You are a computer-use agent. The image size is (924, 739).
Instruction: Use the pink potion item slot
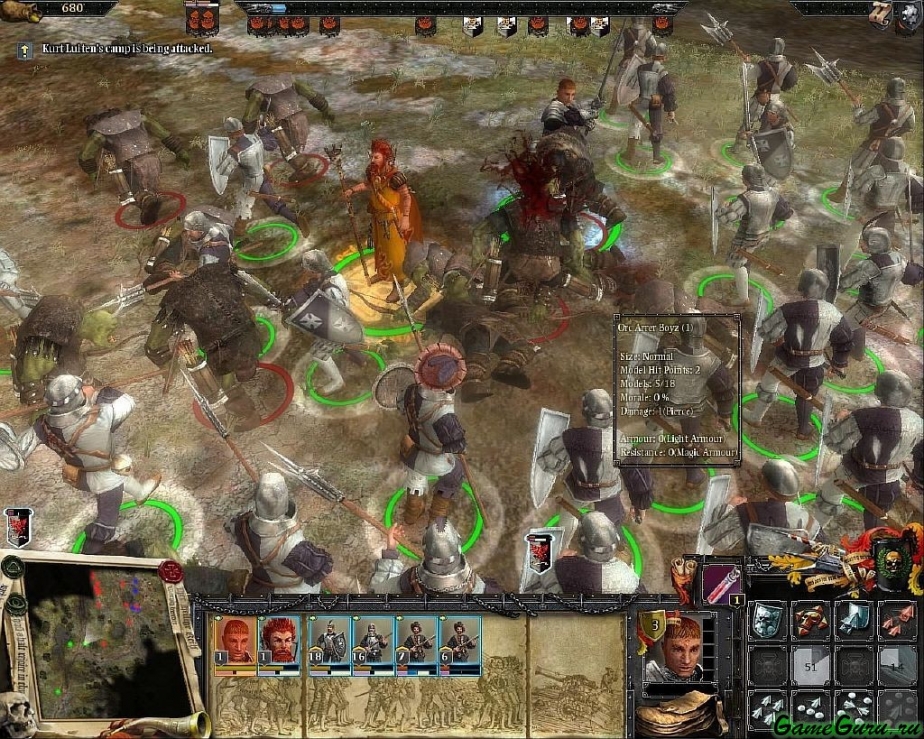click(721, 581)
